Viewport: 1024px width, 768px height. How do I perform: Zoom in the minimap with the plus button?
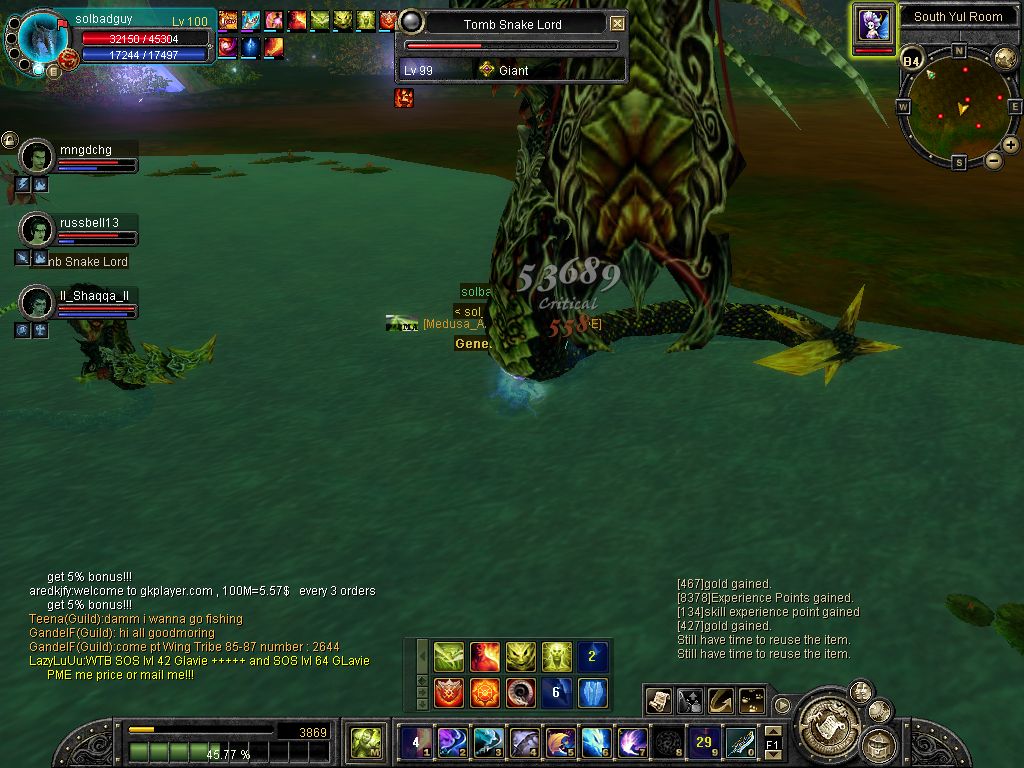point(1010,145)
